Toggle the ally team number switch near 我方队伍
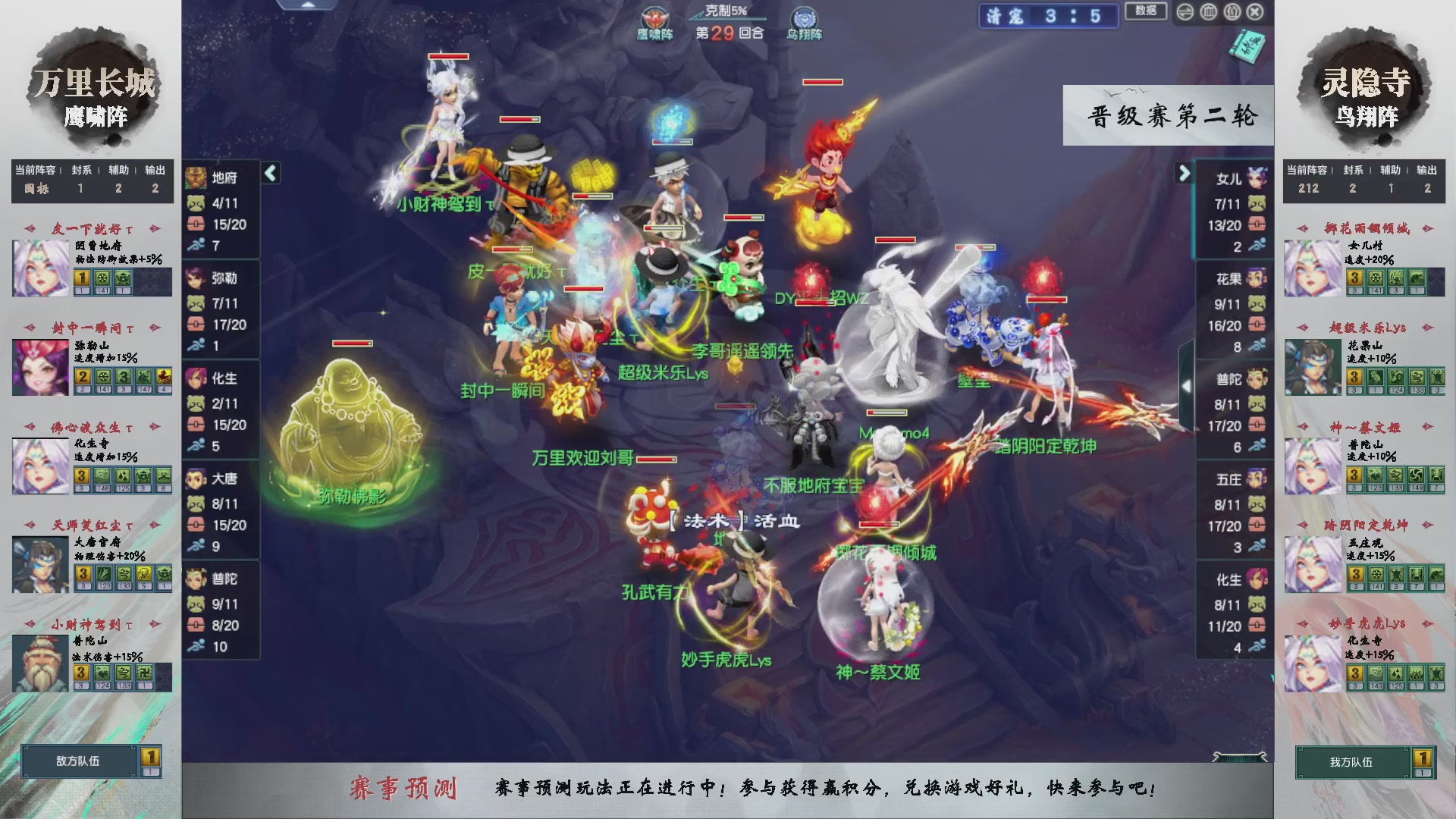 click(x=1425, y=761)
